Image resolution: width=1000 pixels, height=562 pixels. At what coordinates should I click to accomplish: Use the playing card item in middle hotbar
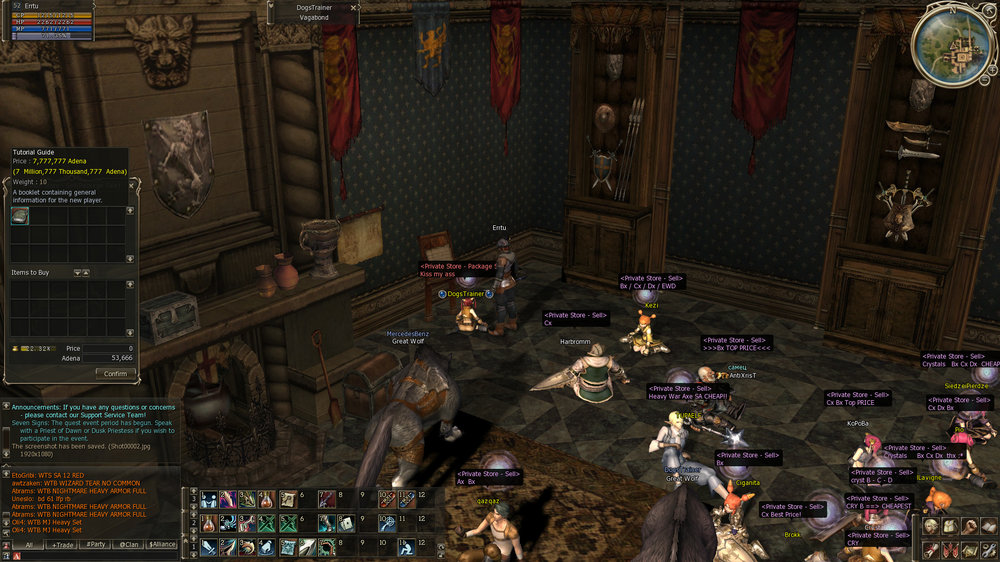pos(347,523)
